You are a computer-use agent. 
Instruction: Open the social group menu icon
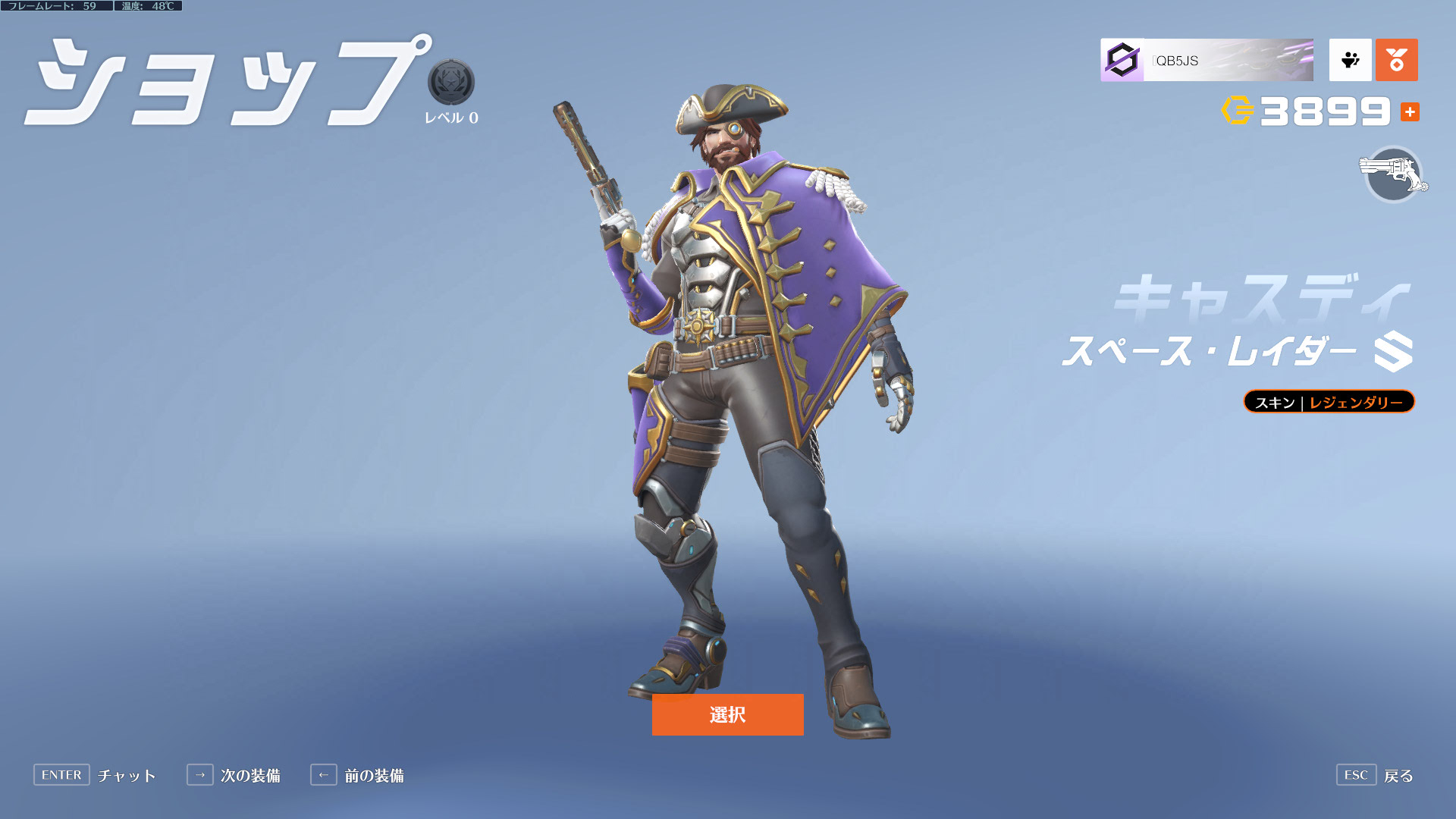pos(1350,60)
